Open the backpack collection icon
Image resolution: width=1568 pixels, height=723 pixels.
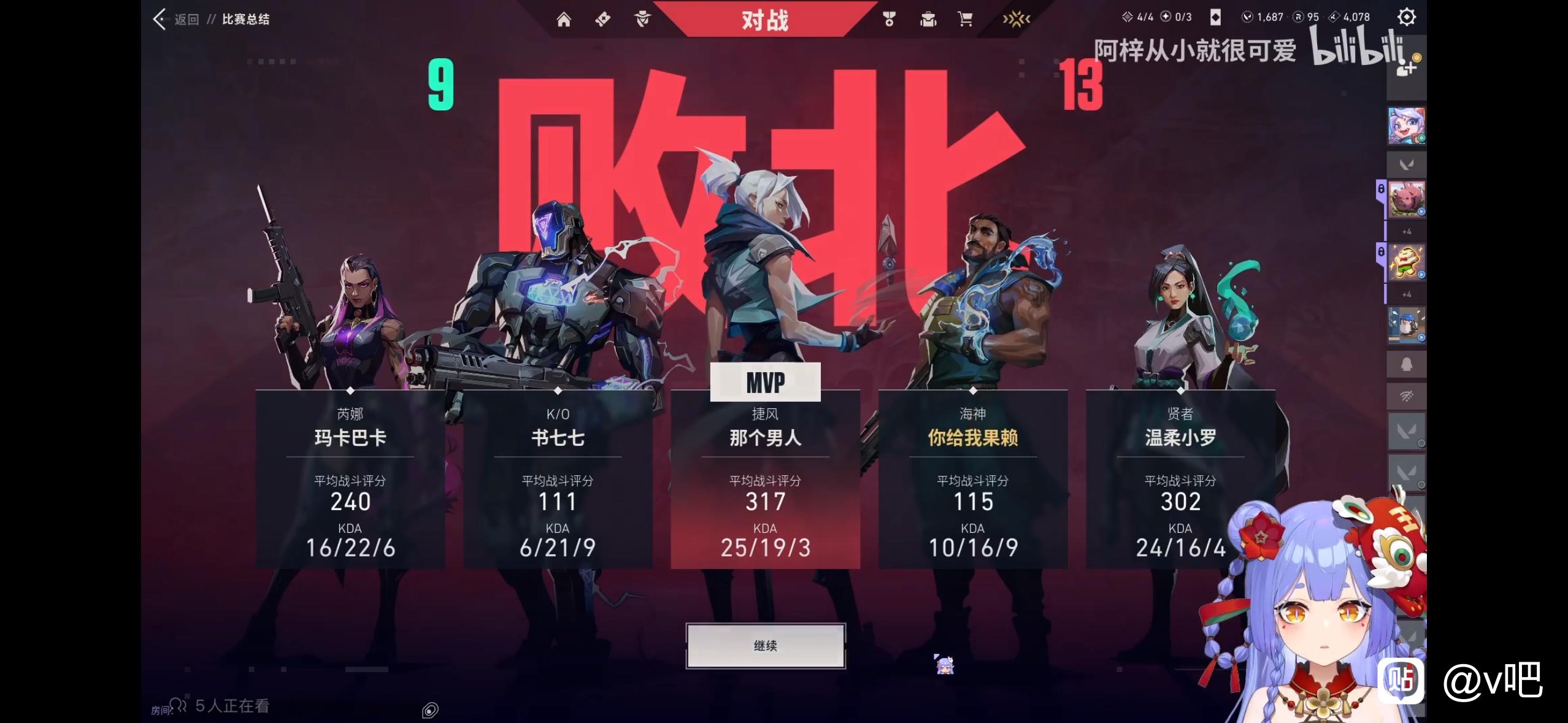pos(928,20)
